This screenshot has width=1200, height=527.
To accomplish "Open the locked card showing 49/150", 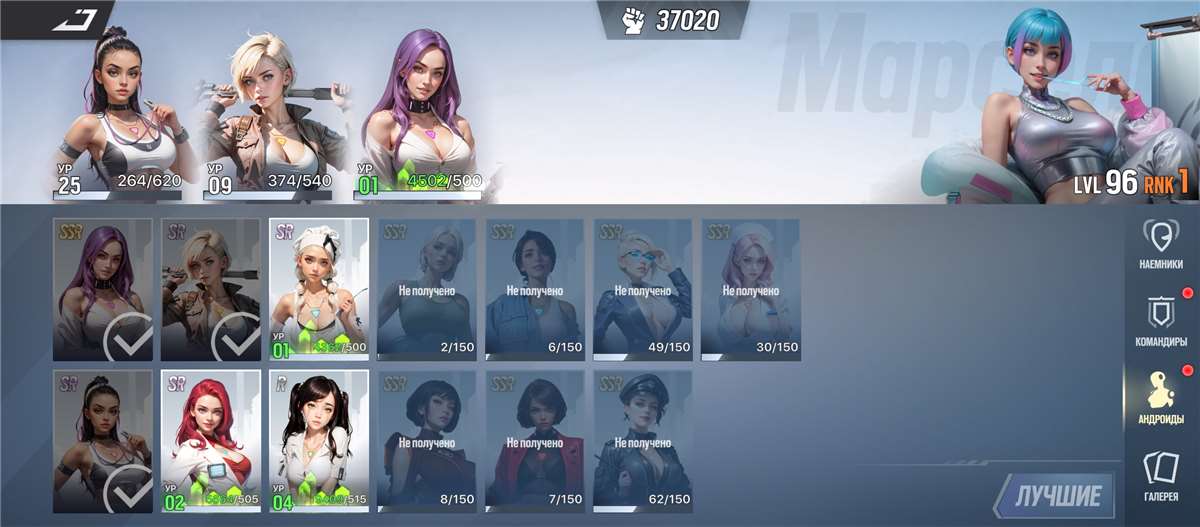I will [x=643, y=289].
